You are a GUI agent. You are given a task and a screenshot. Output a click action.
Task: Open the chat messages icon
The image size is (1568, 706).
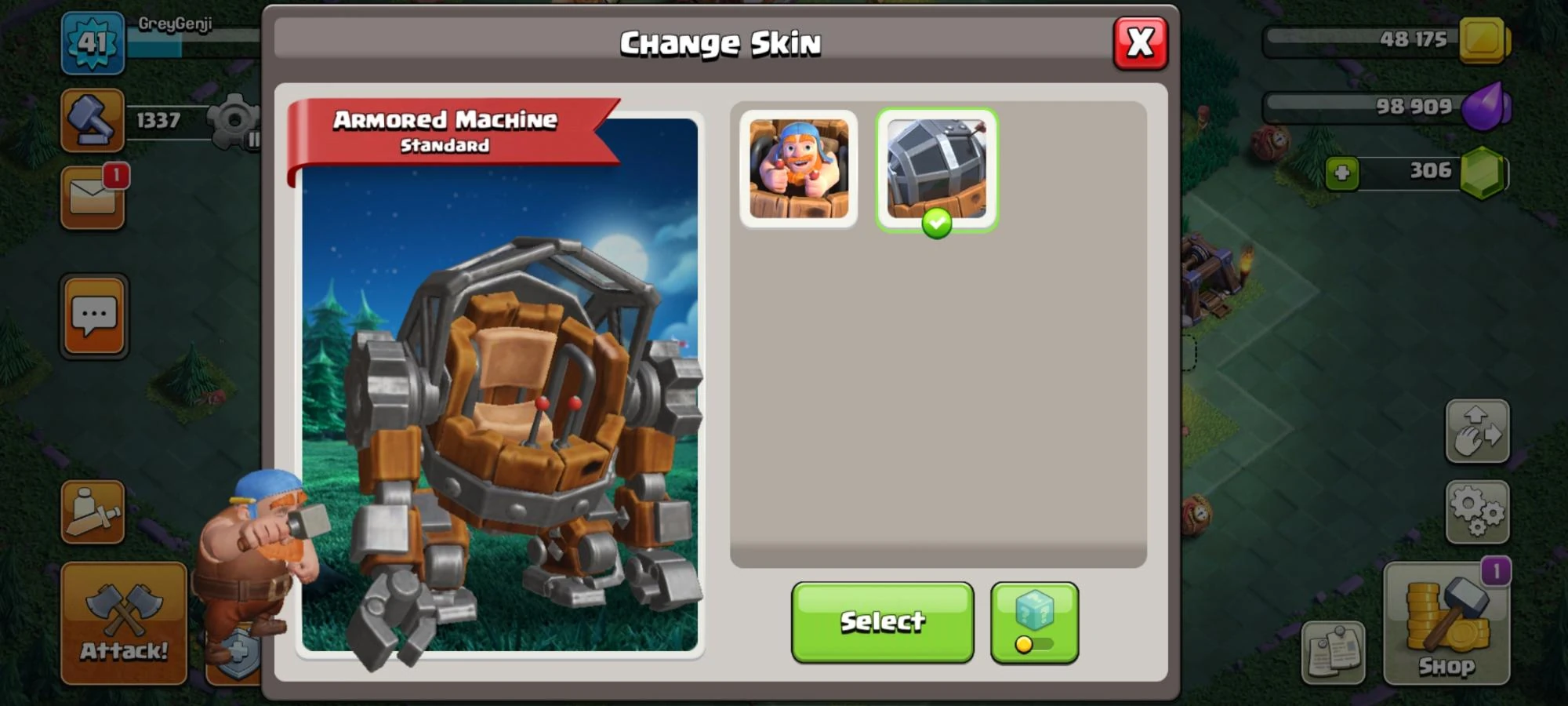point(94,315)
